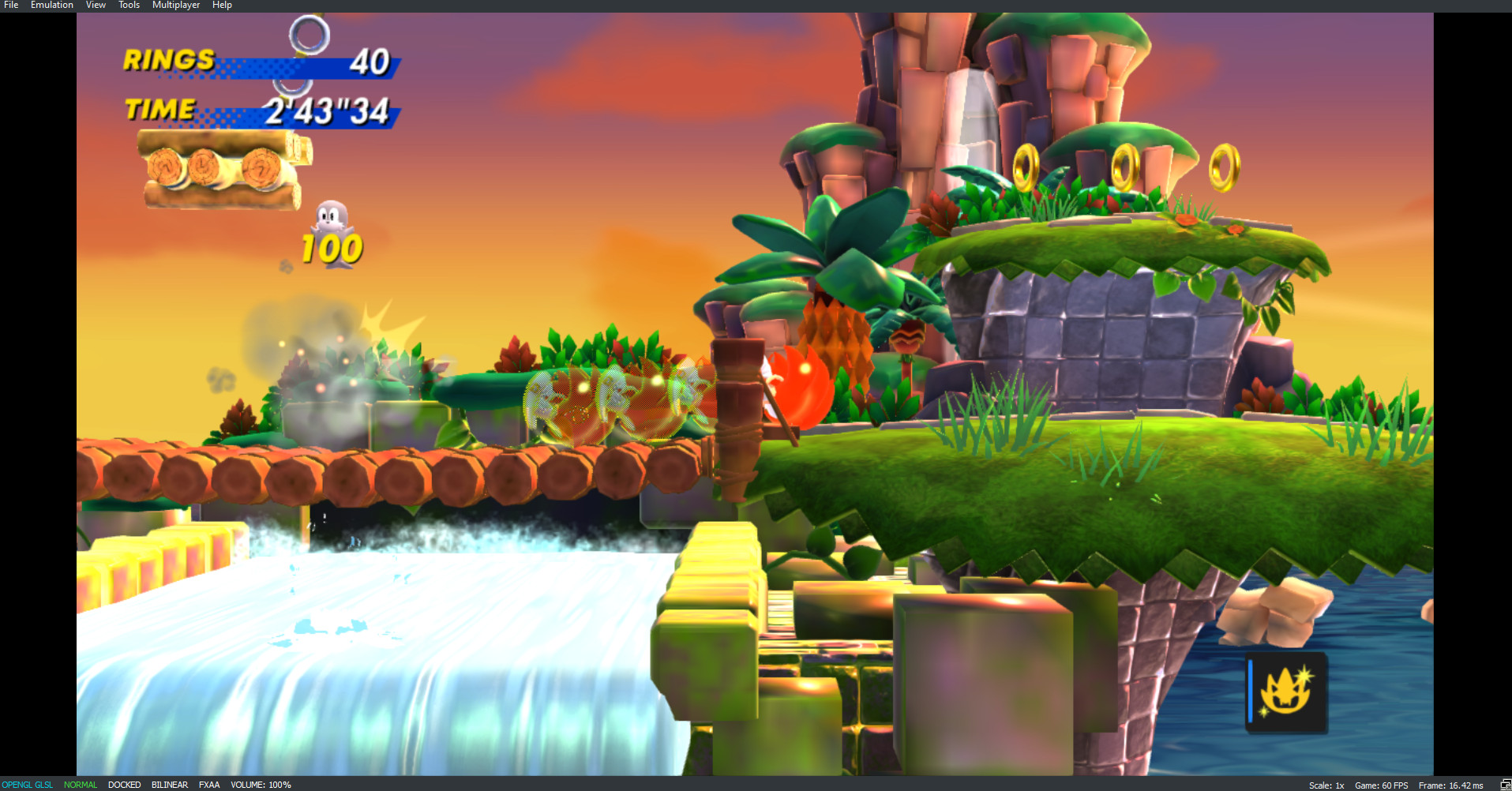Open the View menu
This screenshot has height=791, width=1512.
(x=95, y=5)
